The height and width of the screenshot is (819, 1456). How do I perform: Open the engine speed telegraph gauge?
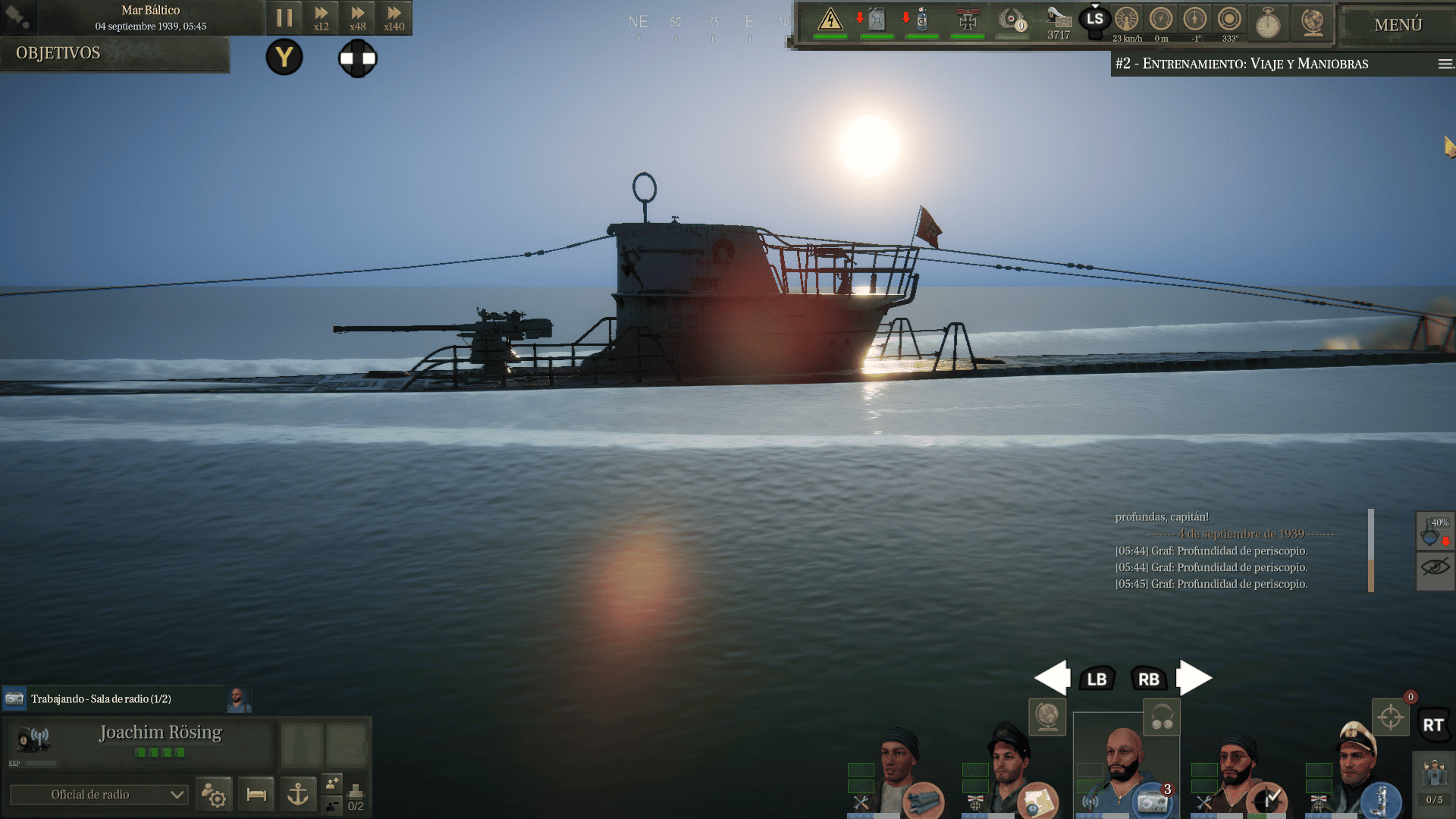pyautogui.click(x=1127, y=20)
